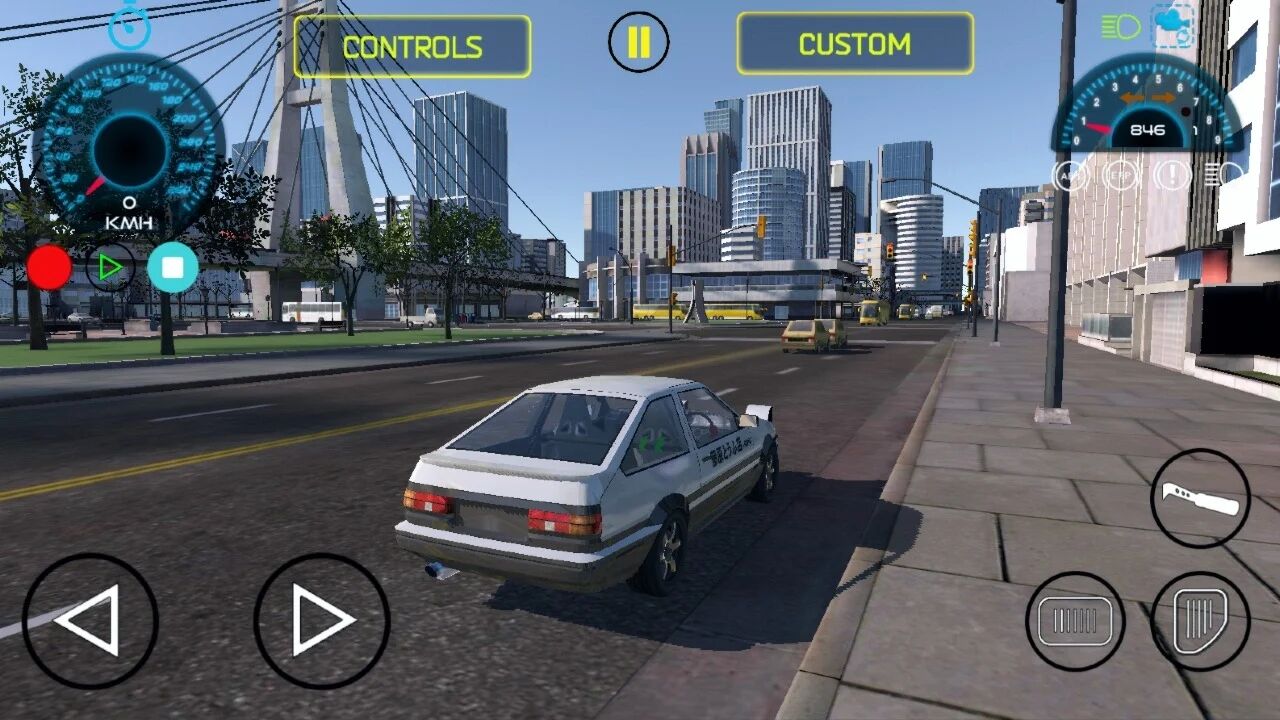
Task: Stop recording with the cyan square button
Action: pos(173,268)
